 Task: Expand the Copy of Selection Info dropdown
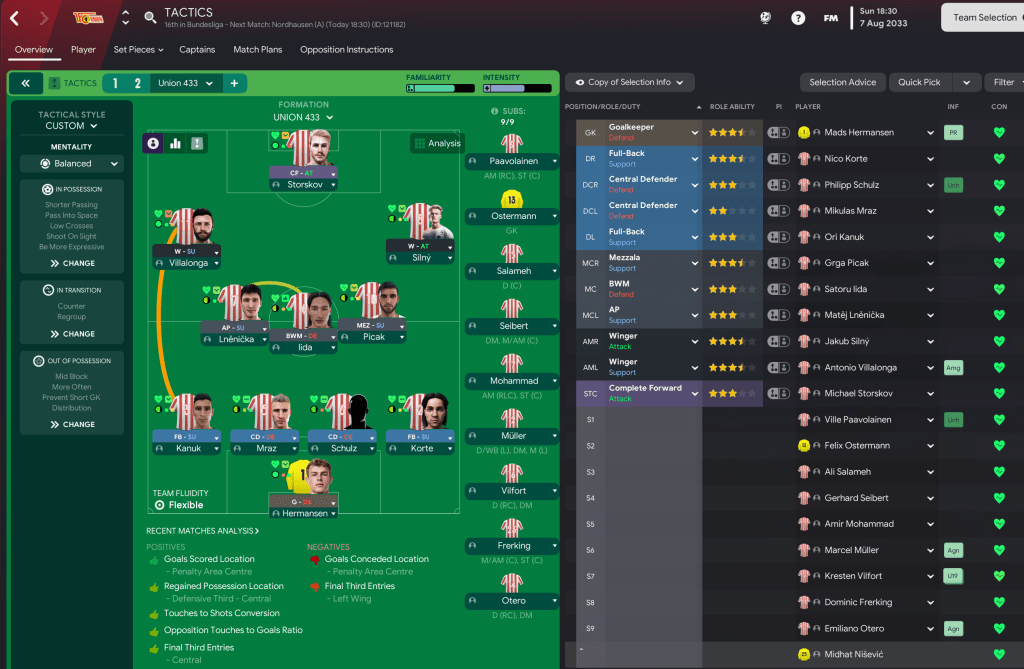click(x=629, y=82)
